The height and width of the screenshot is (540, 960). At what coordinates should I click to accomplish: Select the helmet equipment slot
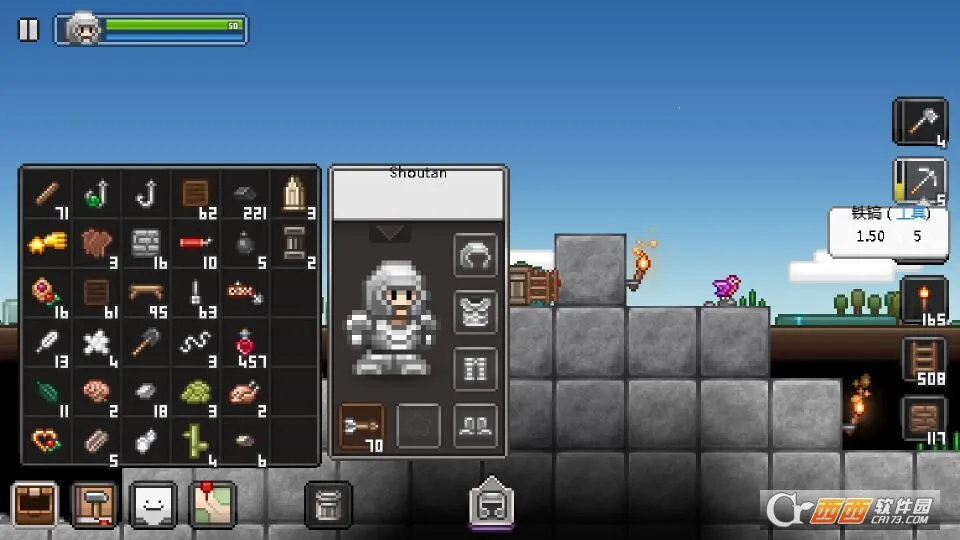pos(476,257)
